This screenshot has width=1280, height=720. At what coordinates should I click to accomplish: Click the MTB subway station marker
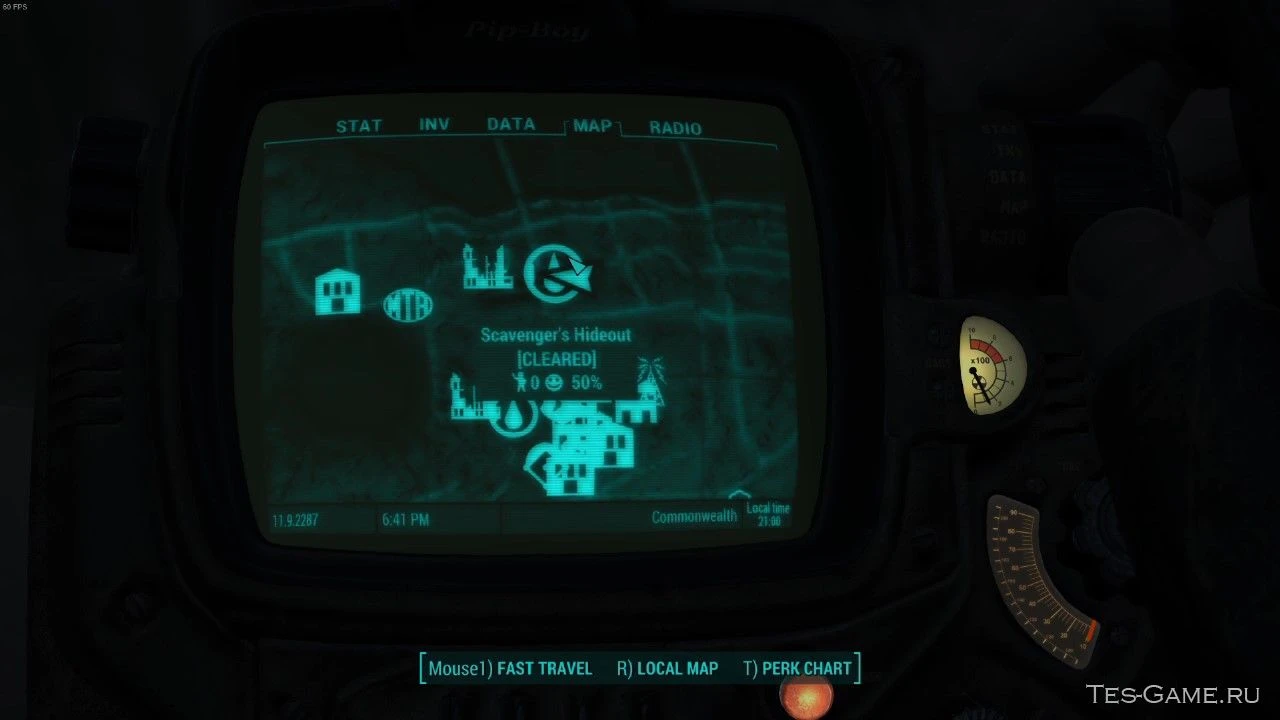pyautogui.click(x=410, y=302)
